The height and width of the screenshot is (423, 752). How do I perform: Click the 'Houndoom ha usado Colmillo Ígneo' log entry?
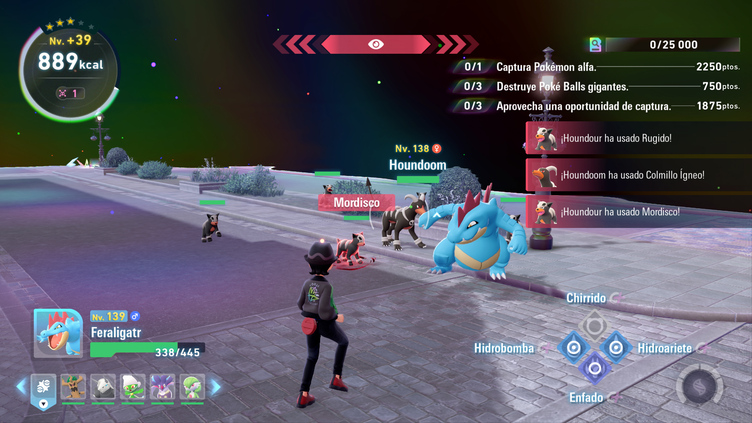tap(635, 174)
